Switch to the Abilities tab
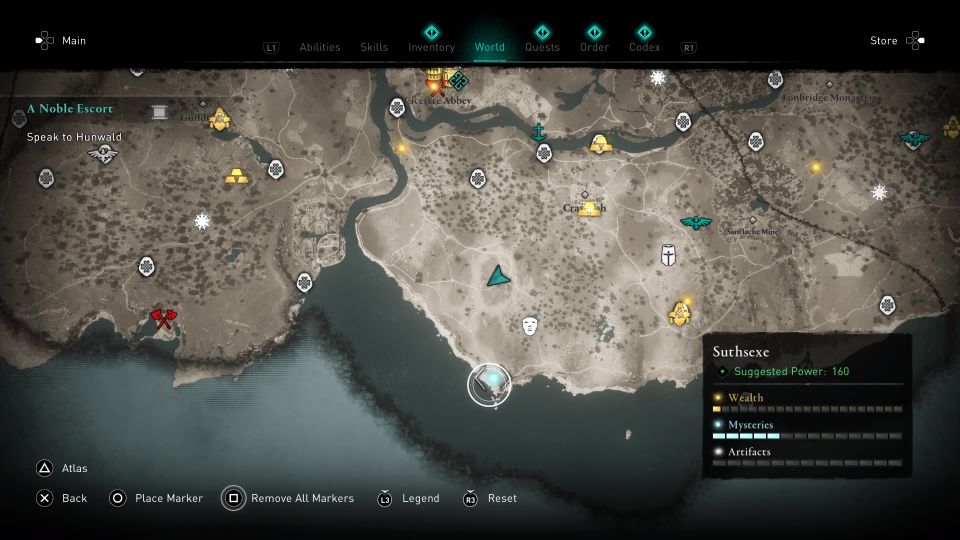Image resolution: width=960 pixels, height=540 pixels. [319, 47]
